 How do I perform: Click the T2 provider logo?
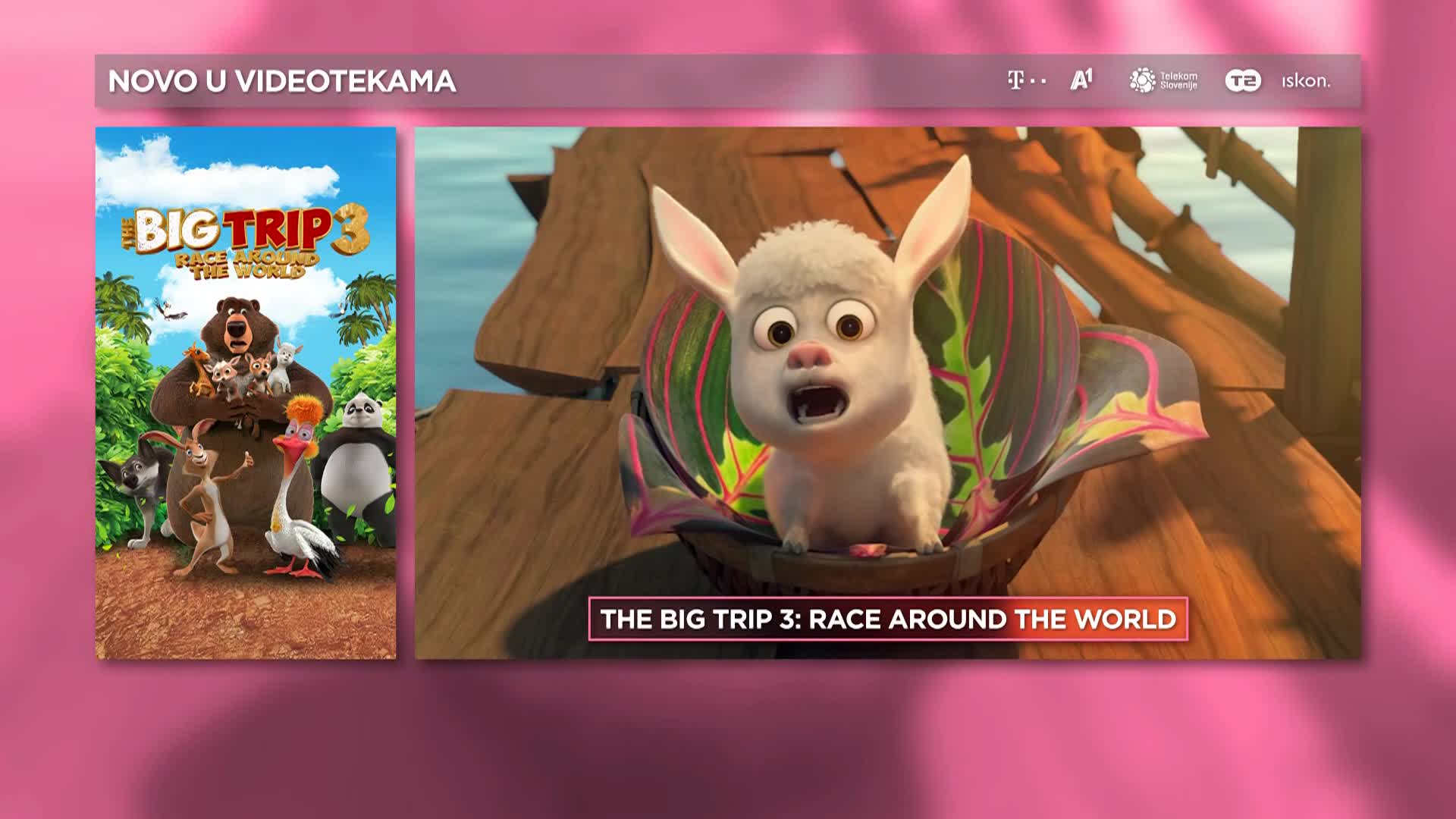[x=1243, y=80]
